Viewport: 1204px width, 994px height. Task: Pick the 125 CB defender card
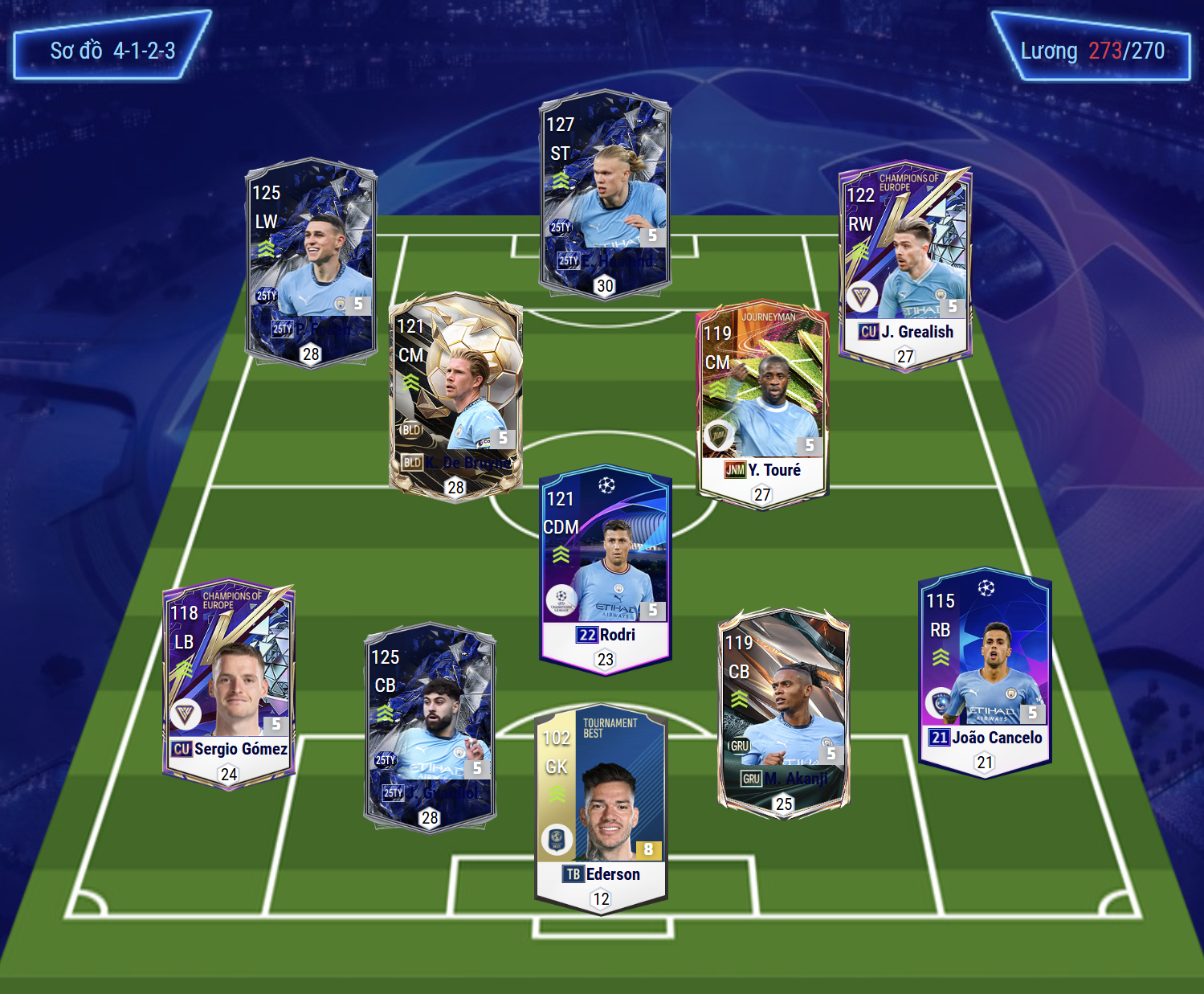(x=430, y=726)
